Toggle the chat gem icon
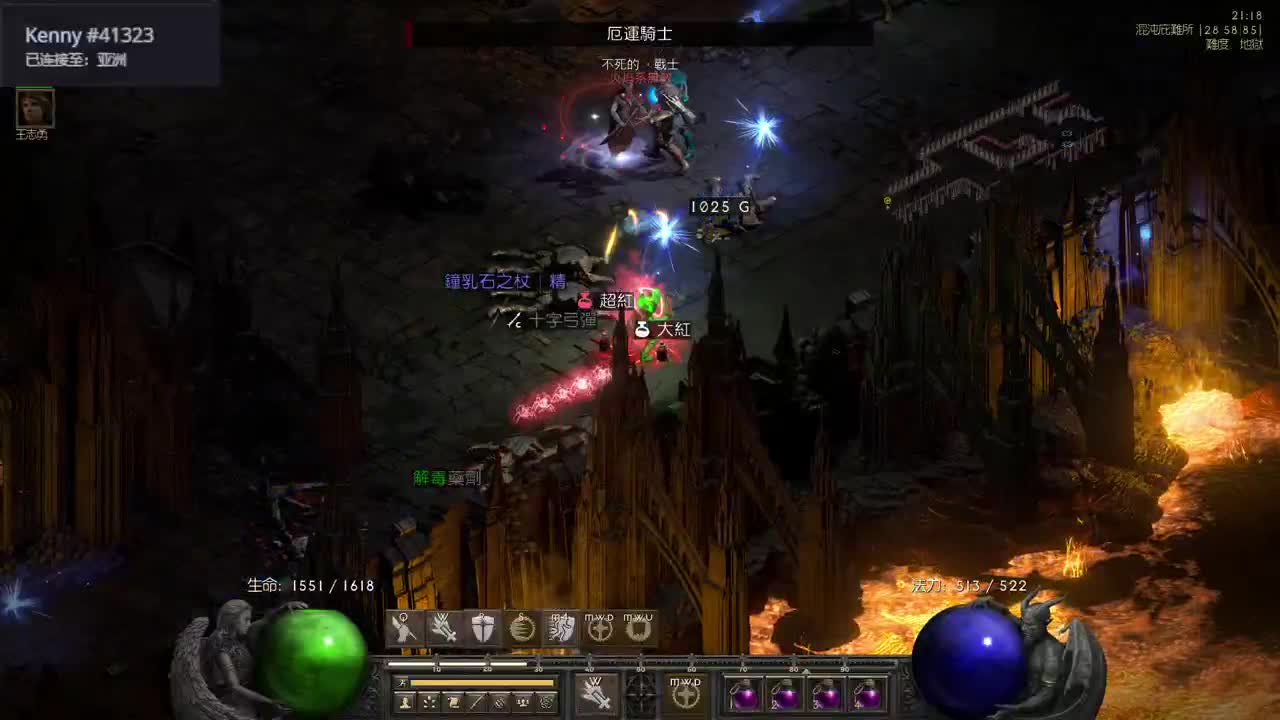The width and height of the screenshot is (1280, 720). [547, 702]
